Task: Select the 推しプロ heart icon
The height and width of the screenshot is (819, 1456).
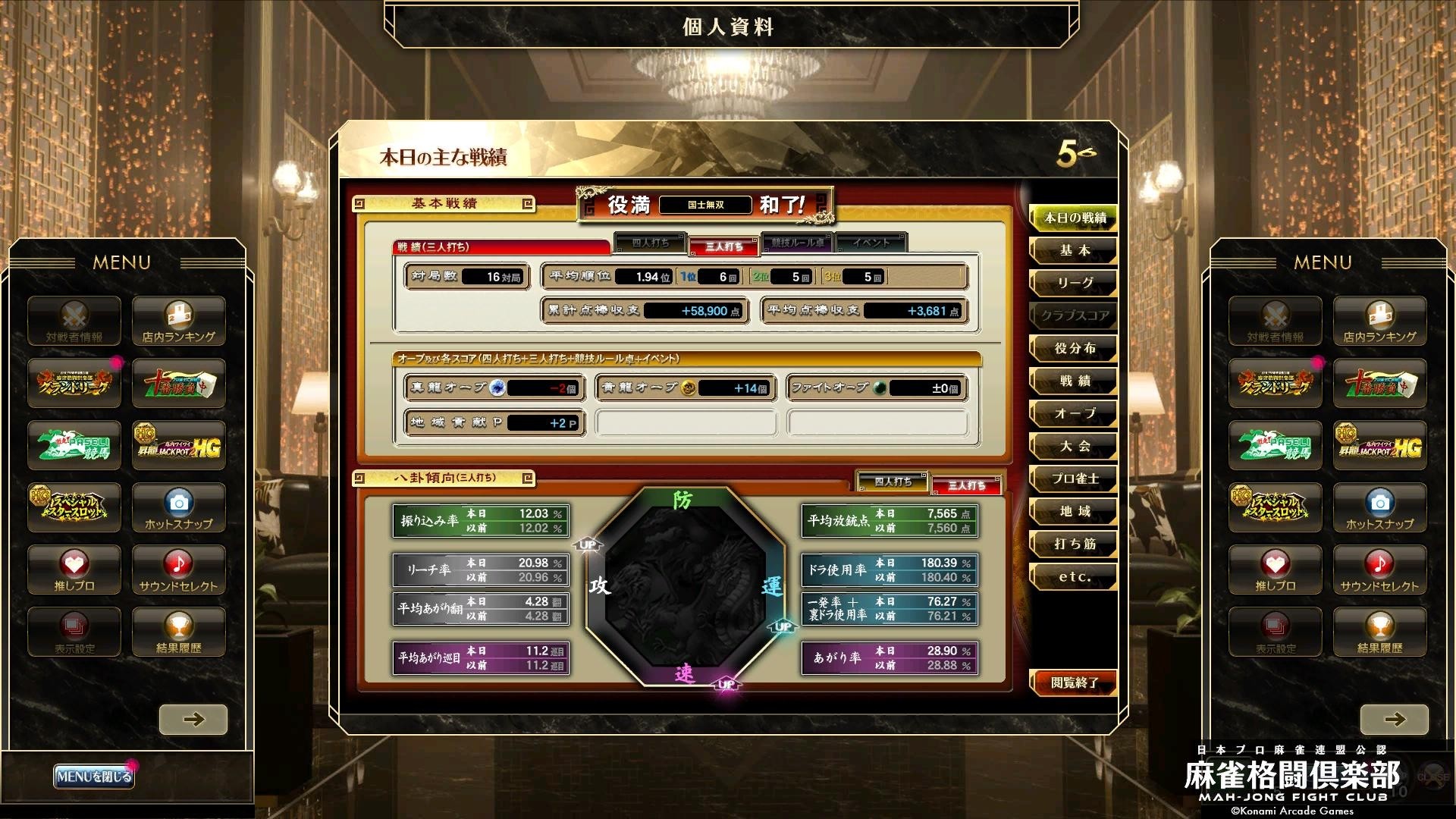Action: (x=74, y=570)
